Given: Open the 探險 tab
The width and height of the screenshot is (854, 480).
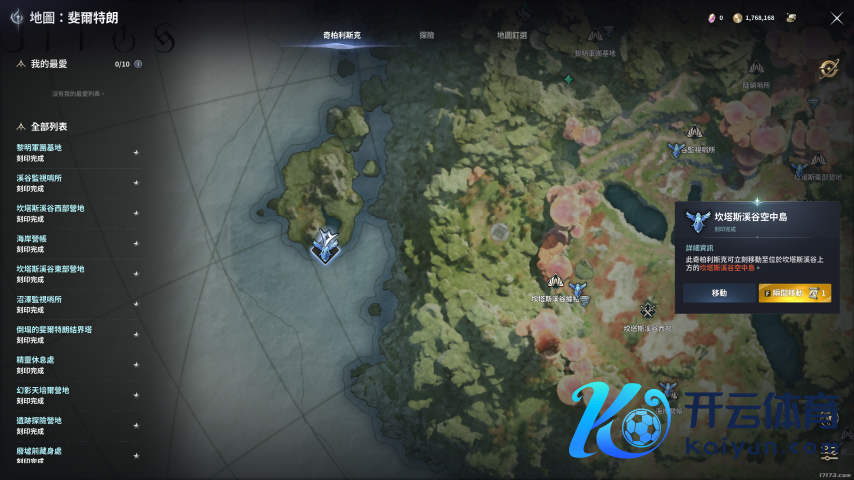Looking at the screenshot, I should tap(427, 35).
